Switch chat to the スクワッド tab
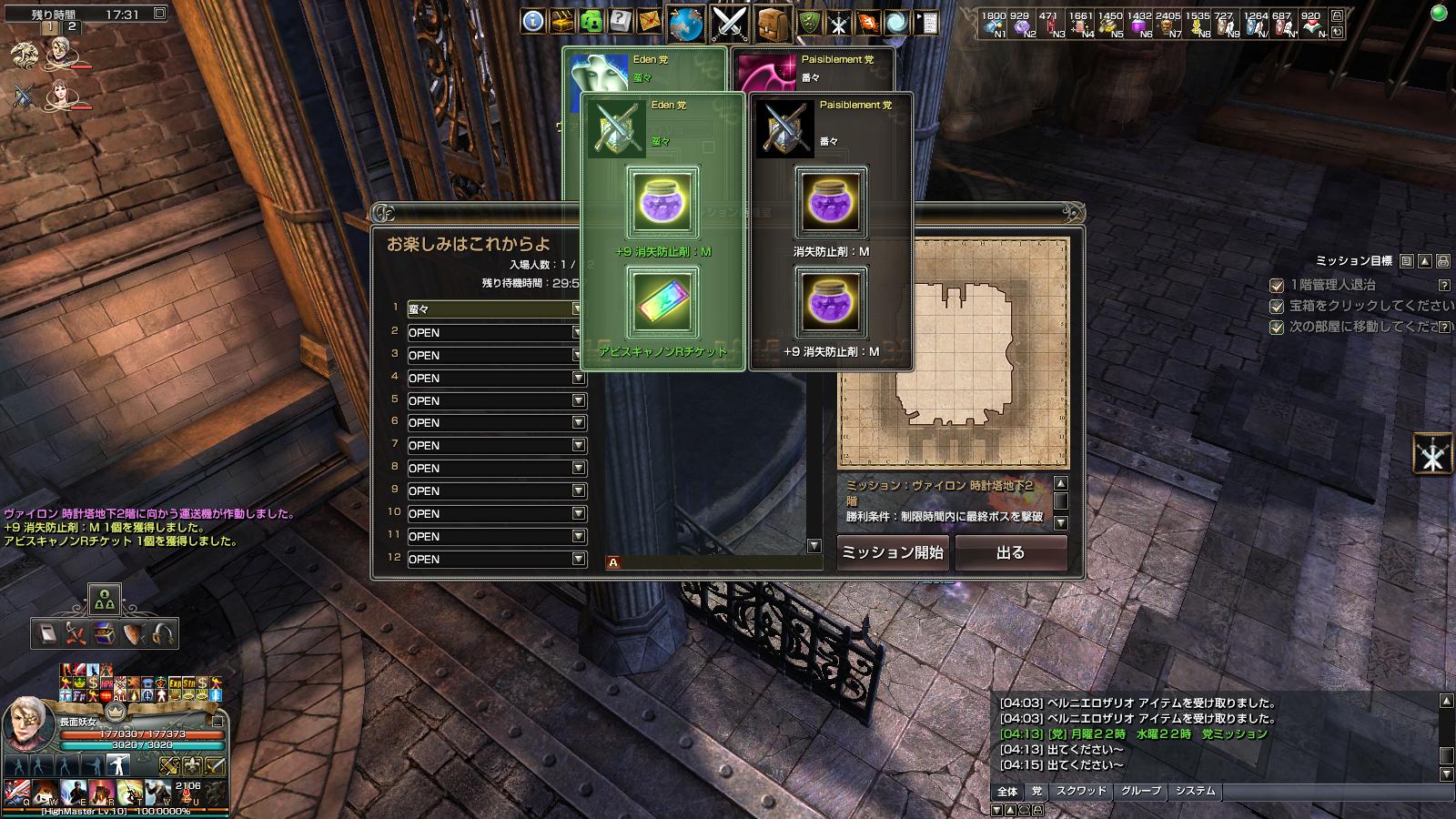The height and width of the screenshot is (819, 1456). coord(1081,791)
